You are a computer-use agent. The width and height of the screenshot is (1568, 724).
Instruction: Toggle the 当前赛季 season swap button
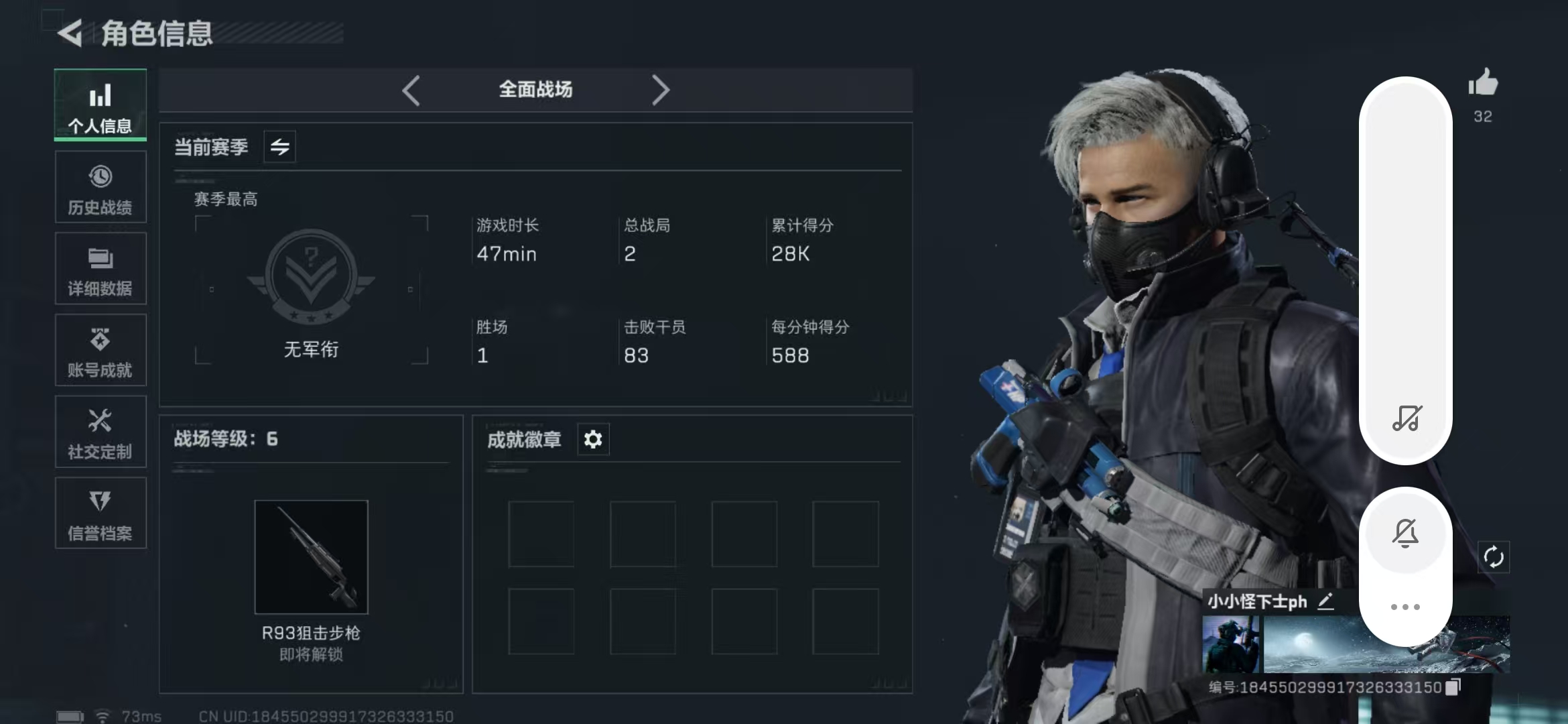280,147
